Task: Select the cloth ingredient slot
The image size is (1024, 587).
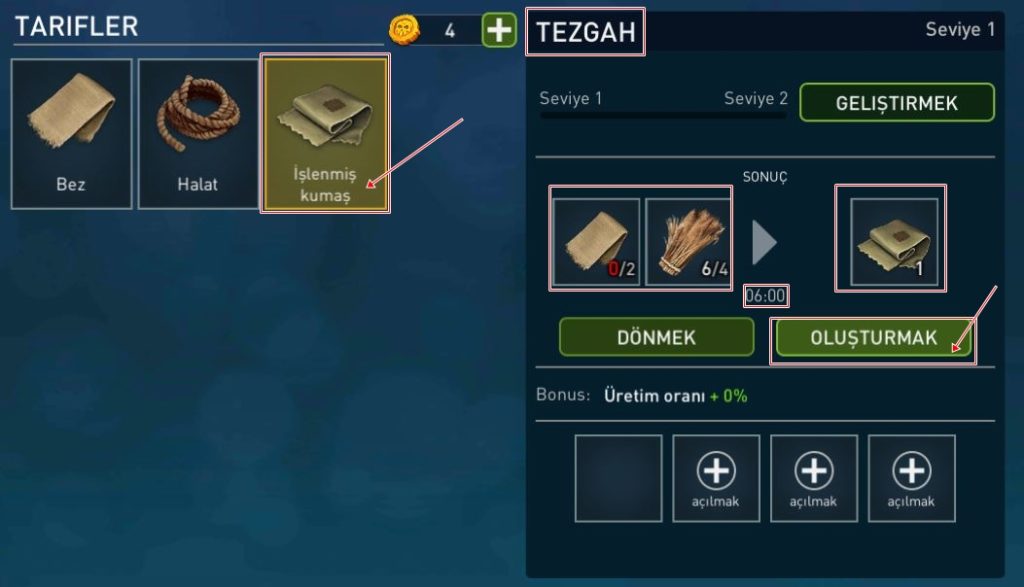Action: coord(596,242)
